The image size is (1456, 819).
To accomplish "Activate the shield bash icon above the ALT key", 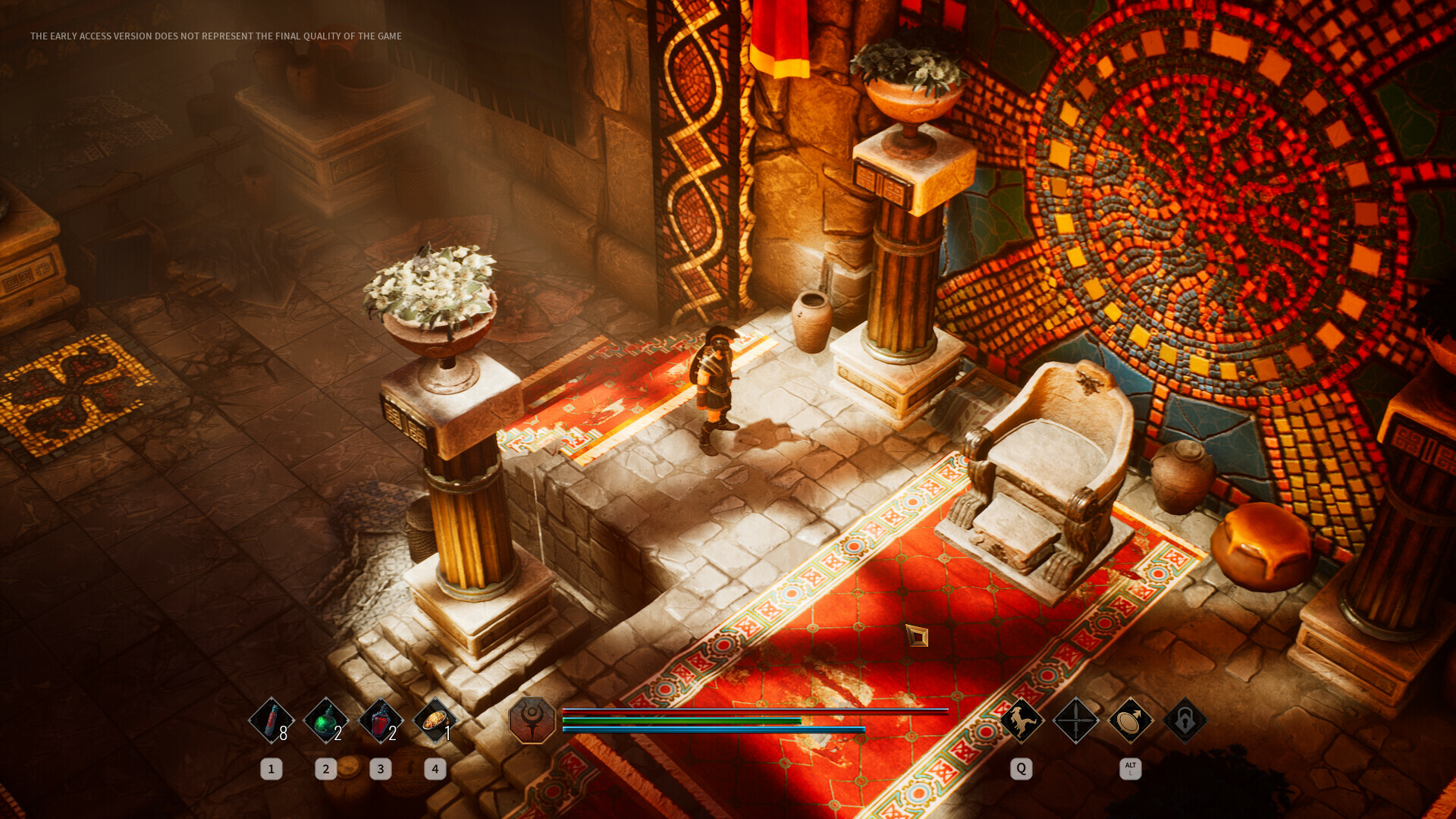I will (1129, 722).
